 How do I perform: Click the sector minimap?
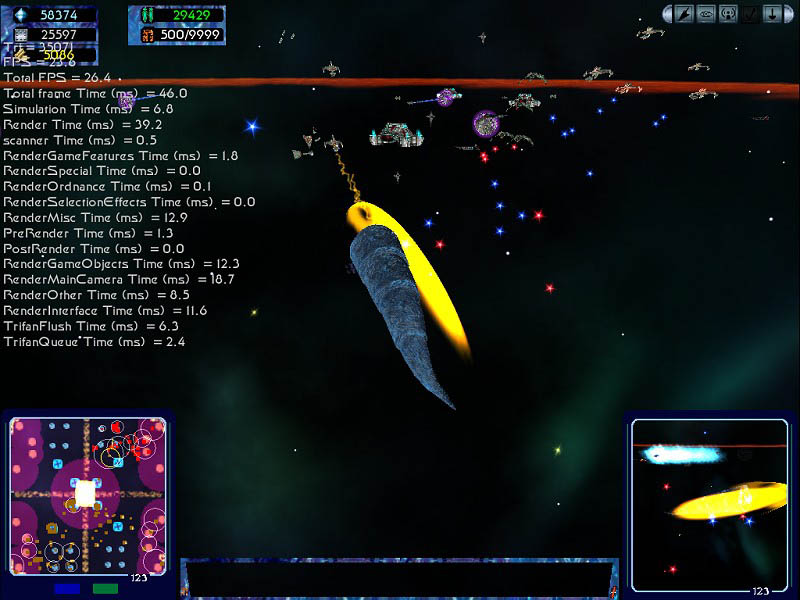tap(88, 494)
